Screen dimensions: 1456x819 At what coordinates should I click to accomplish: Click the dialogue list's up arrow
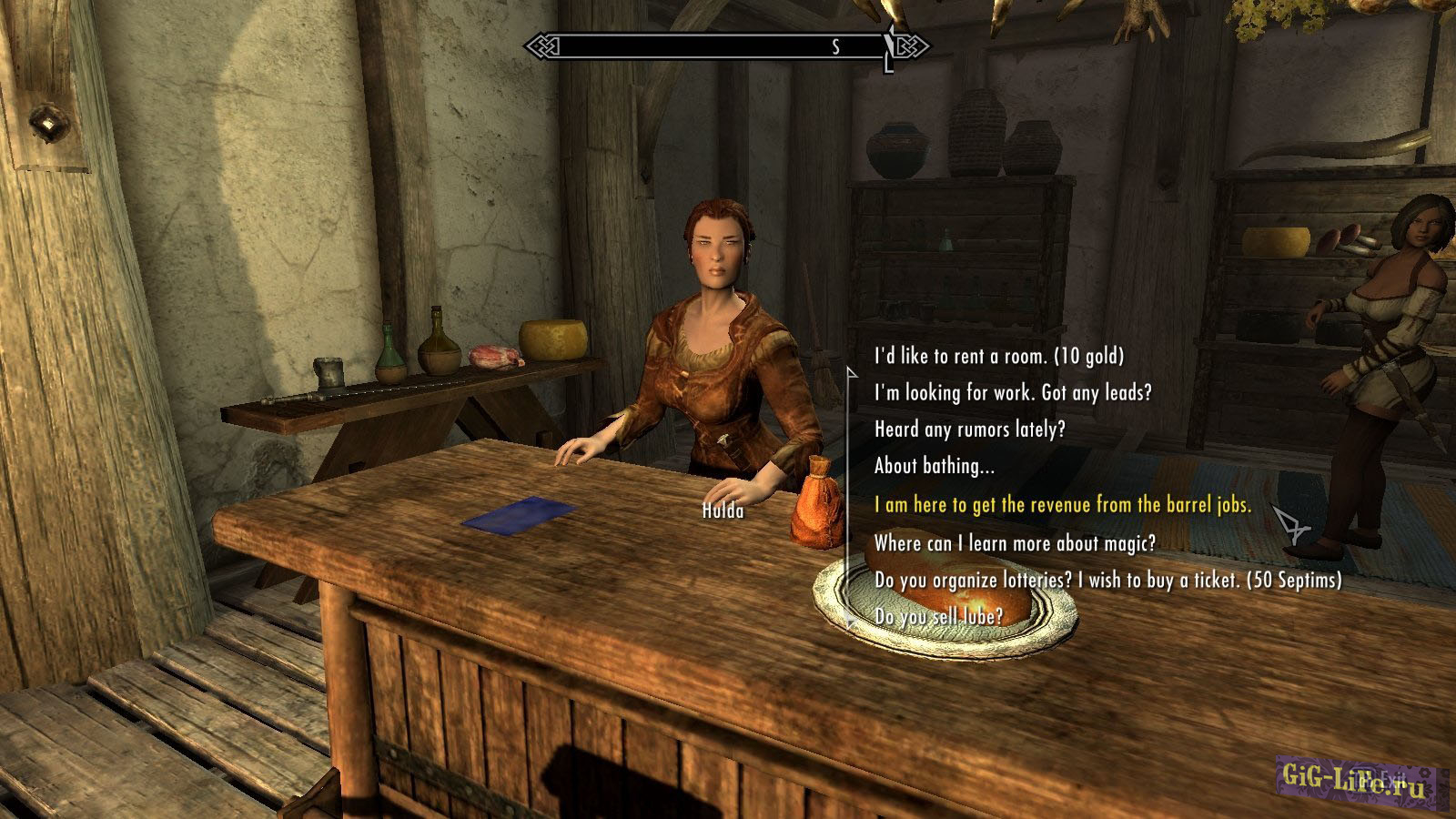(x=852, y=371)
